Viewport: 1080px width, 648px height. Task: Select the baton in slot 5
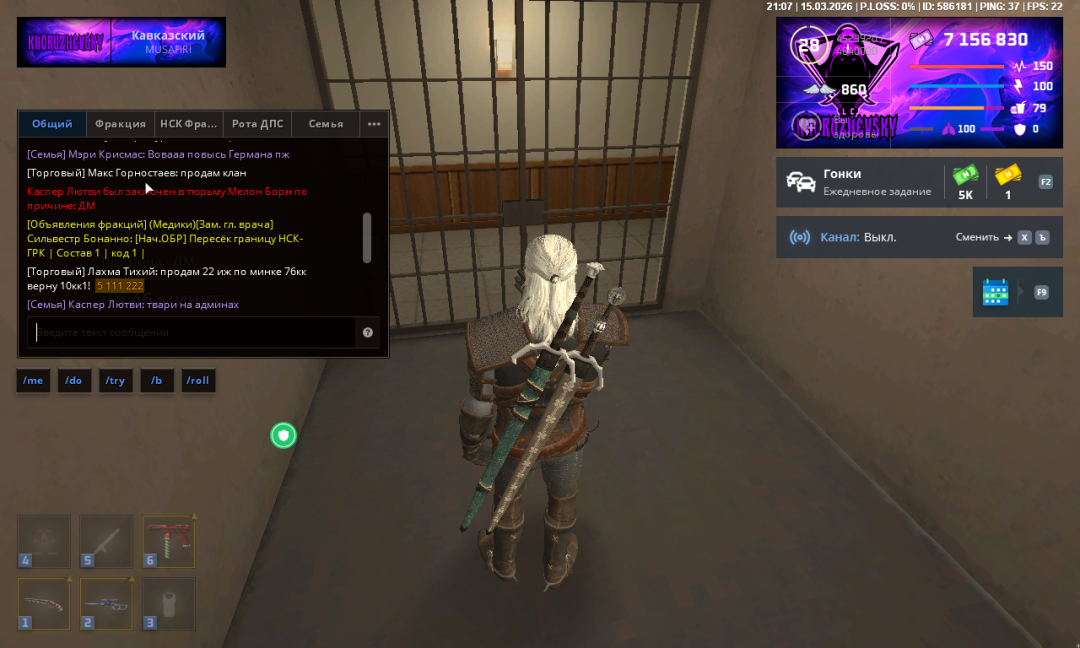pos(106,541)
